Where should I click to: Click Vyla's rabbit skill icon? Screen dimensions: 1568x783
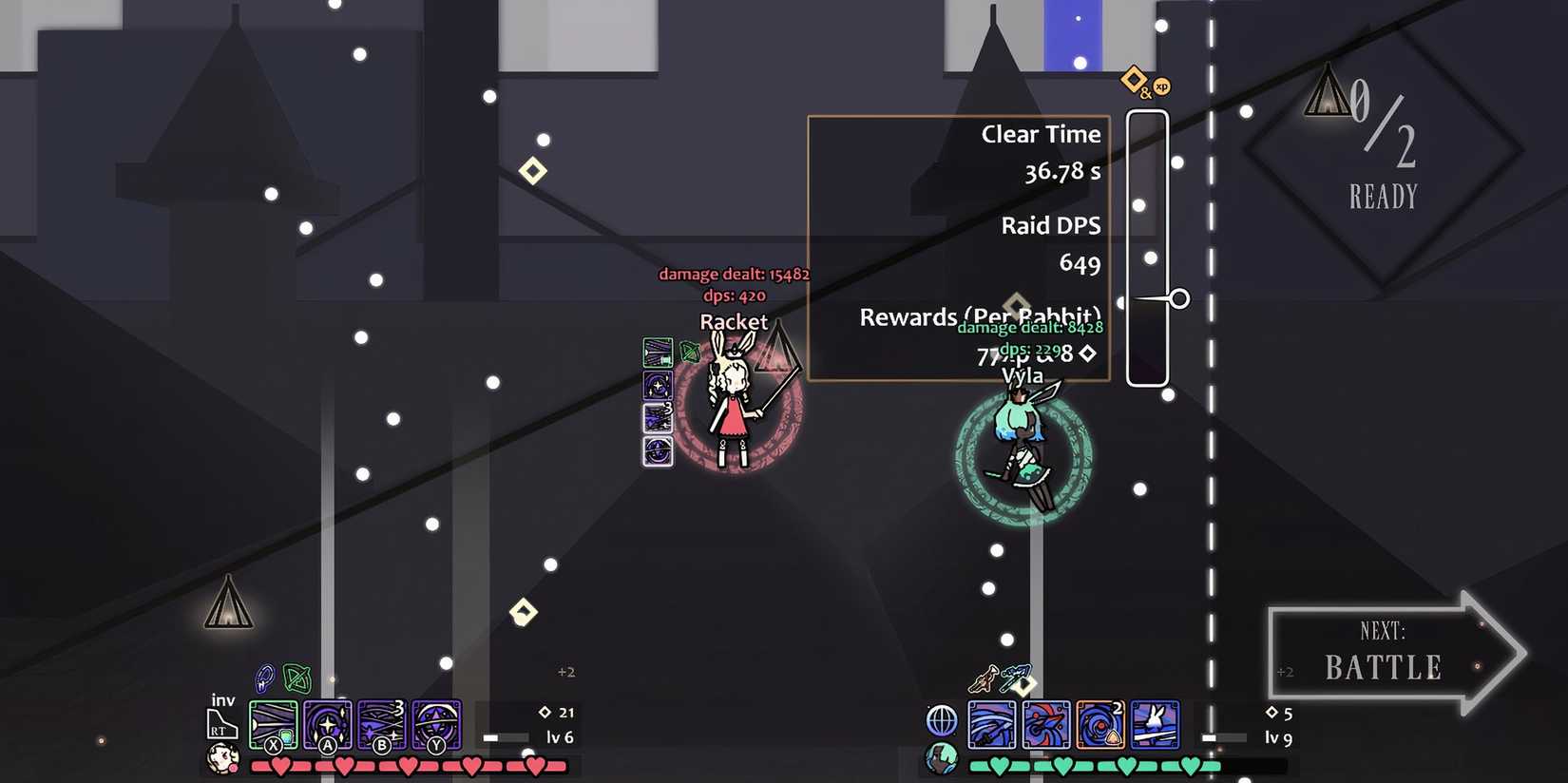(x=1155, y=725)
